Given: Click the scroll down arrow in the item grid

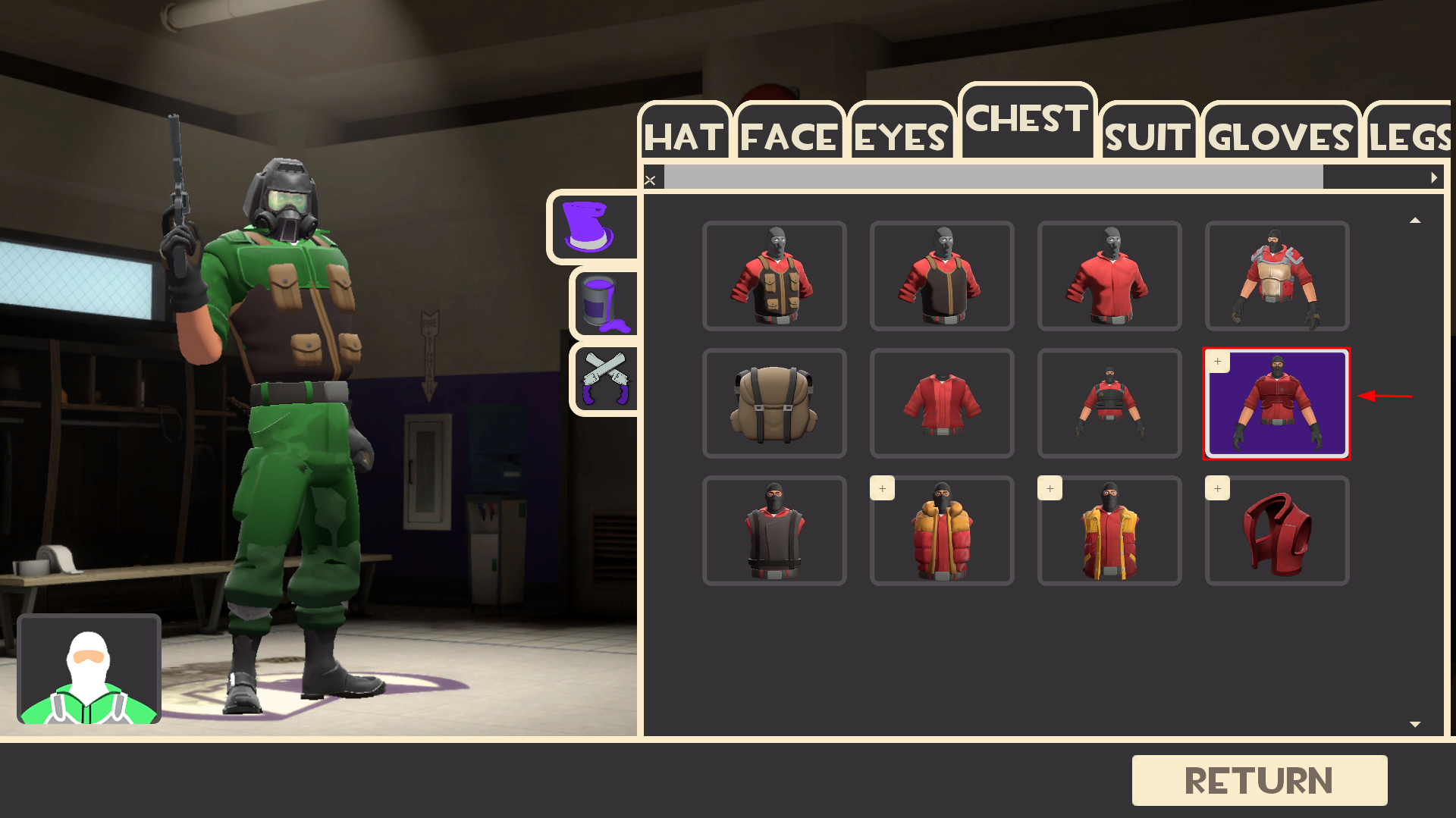Looking at the screenshot, I should pyautogui.click(x=1415, y=724).
